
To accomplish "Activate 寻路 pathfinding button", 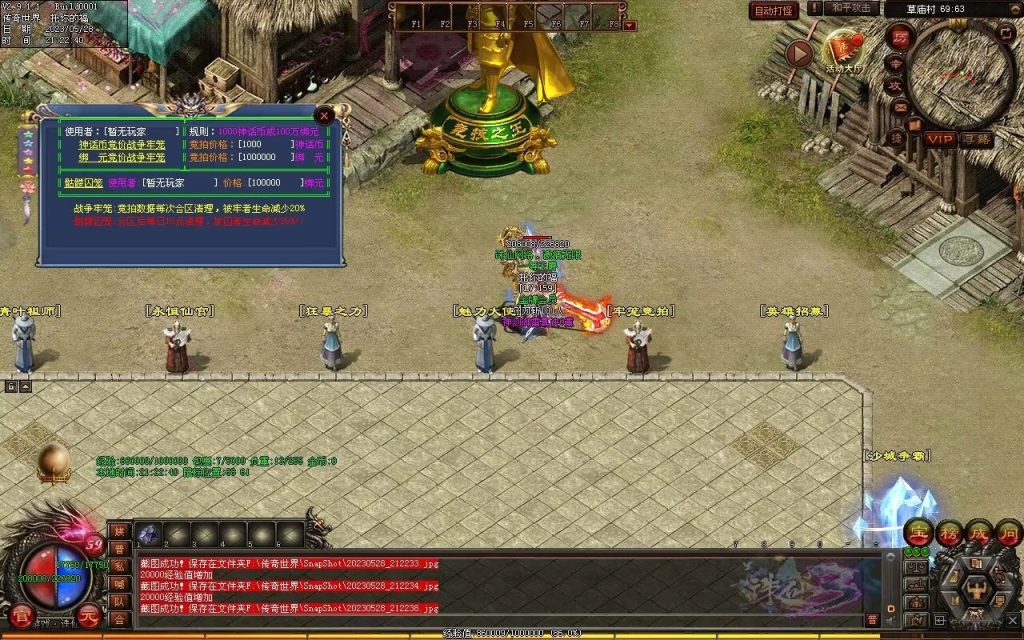I will tap(977, 139).
